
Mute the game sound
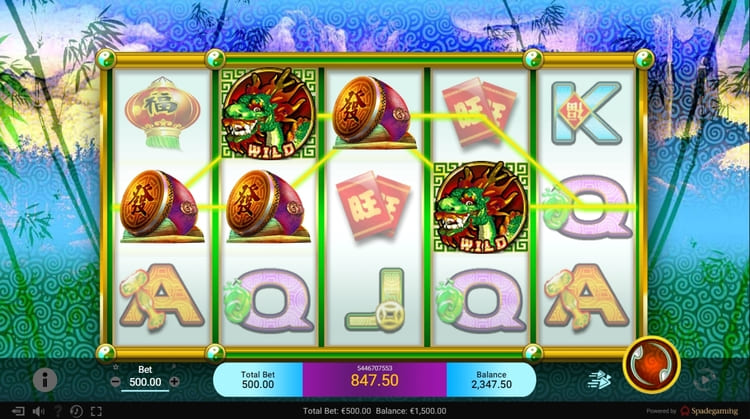pos(38,411)
